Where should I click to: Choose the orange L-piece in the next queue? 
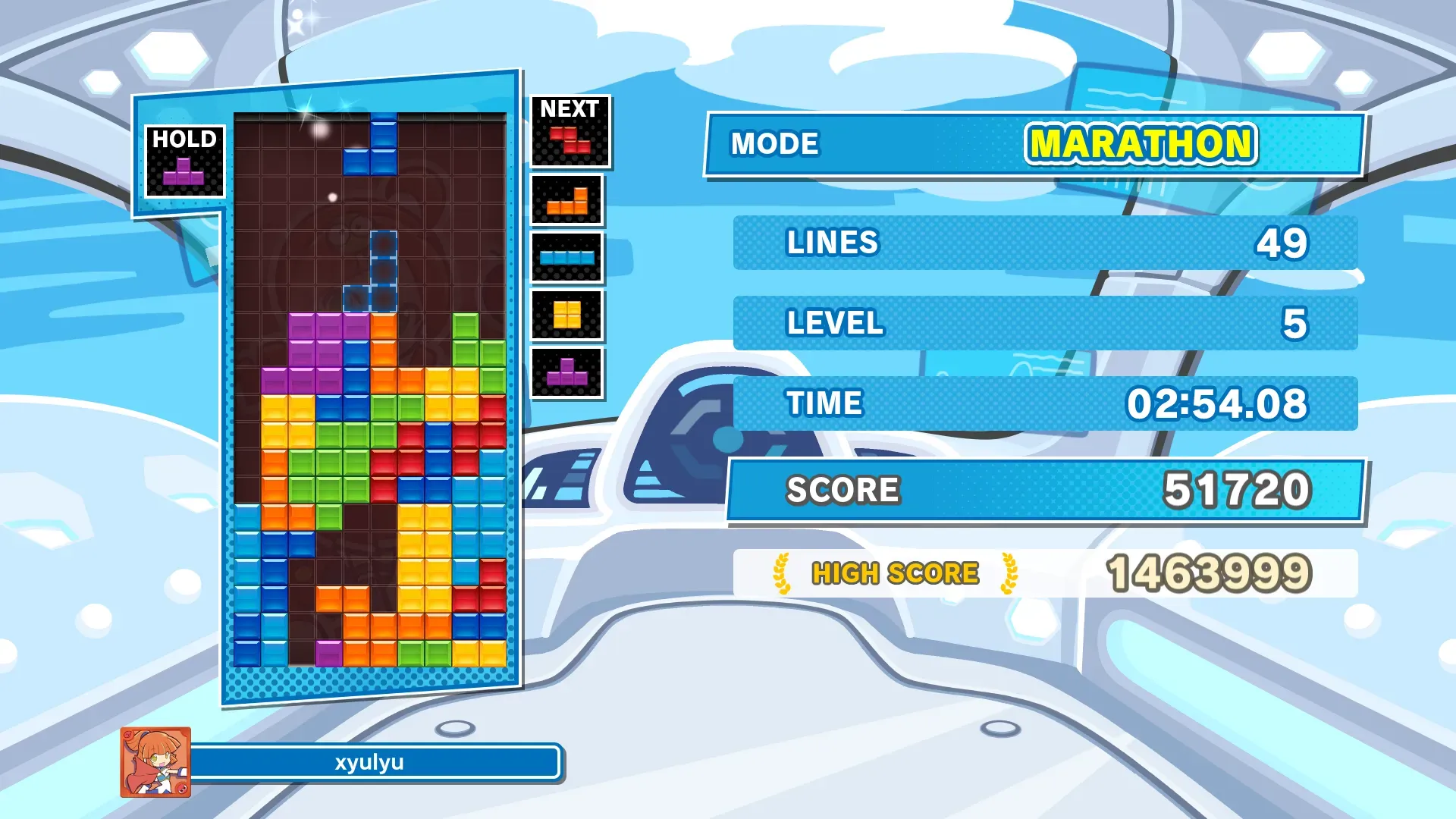(x=567, y=202)
